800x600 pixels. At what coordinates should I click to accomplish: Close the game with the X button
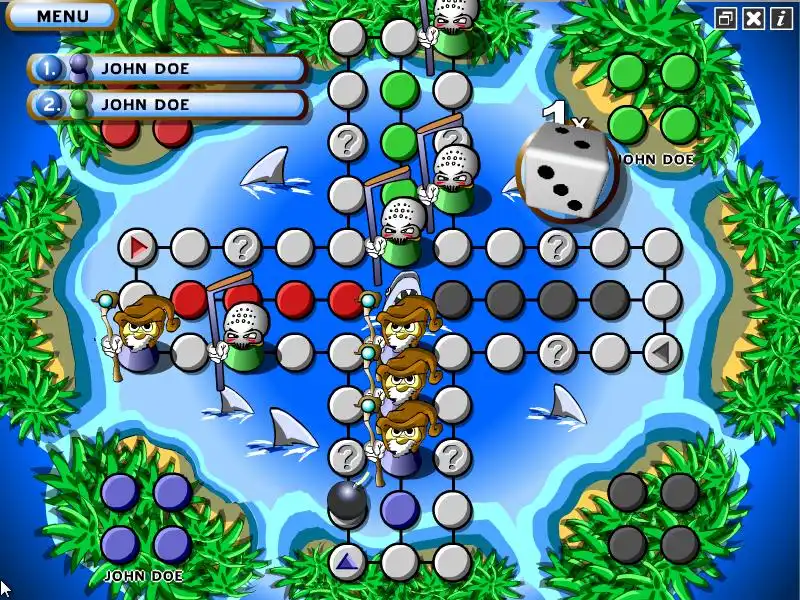(x=754, y=18)
